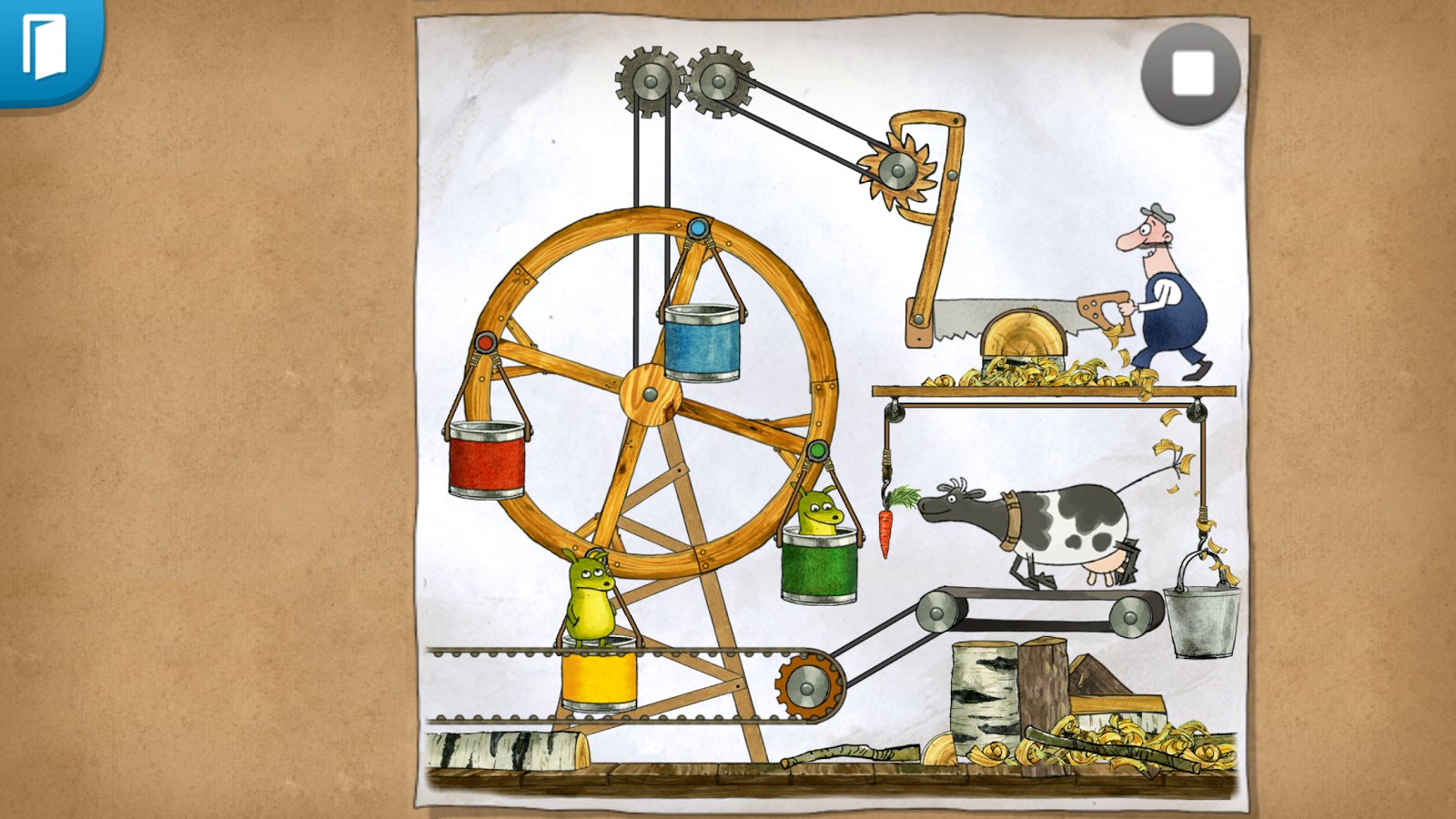This screenshot has height=819, width=1456.
Task: Click the spiky saw gear wheel
Action: (896, 171)
